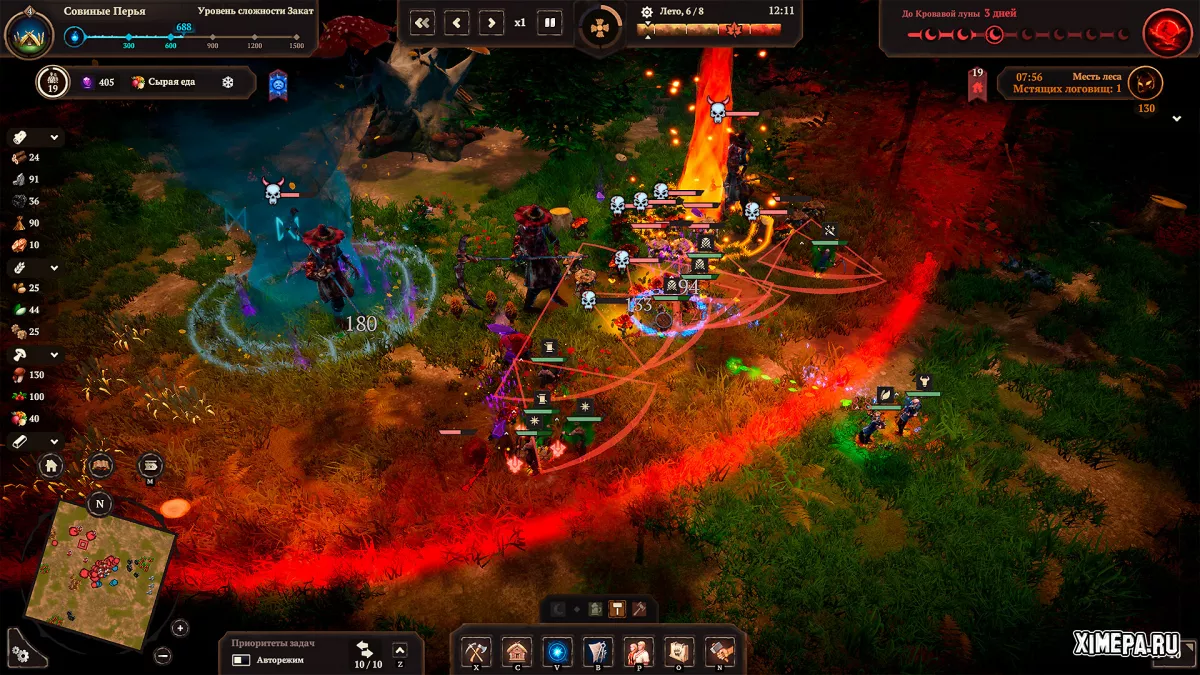Zoom in the minimap with the plus button

[x=180, y=628]
